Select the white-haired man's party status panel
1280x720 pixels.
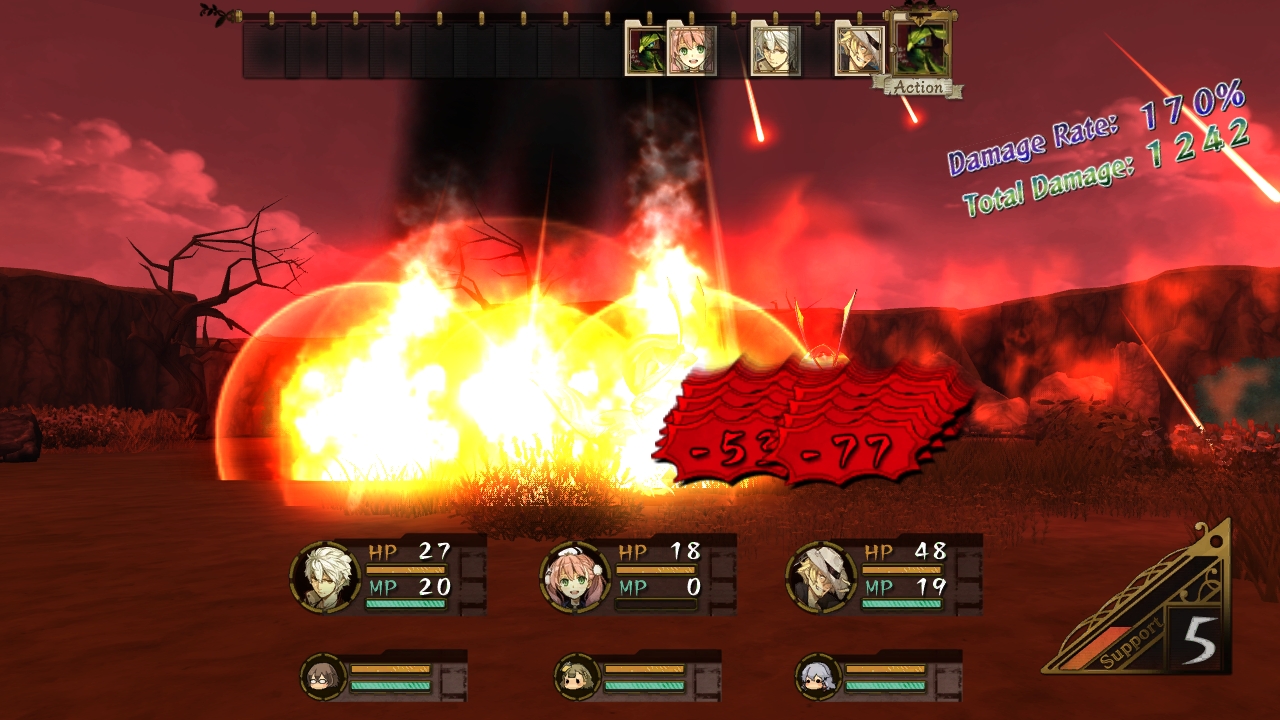coord(388,575)
